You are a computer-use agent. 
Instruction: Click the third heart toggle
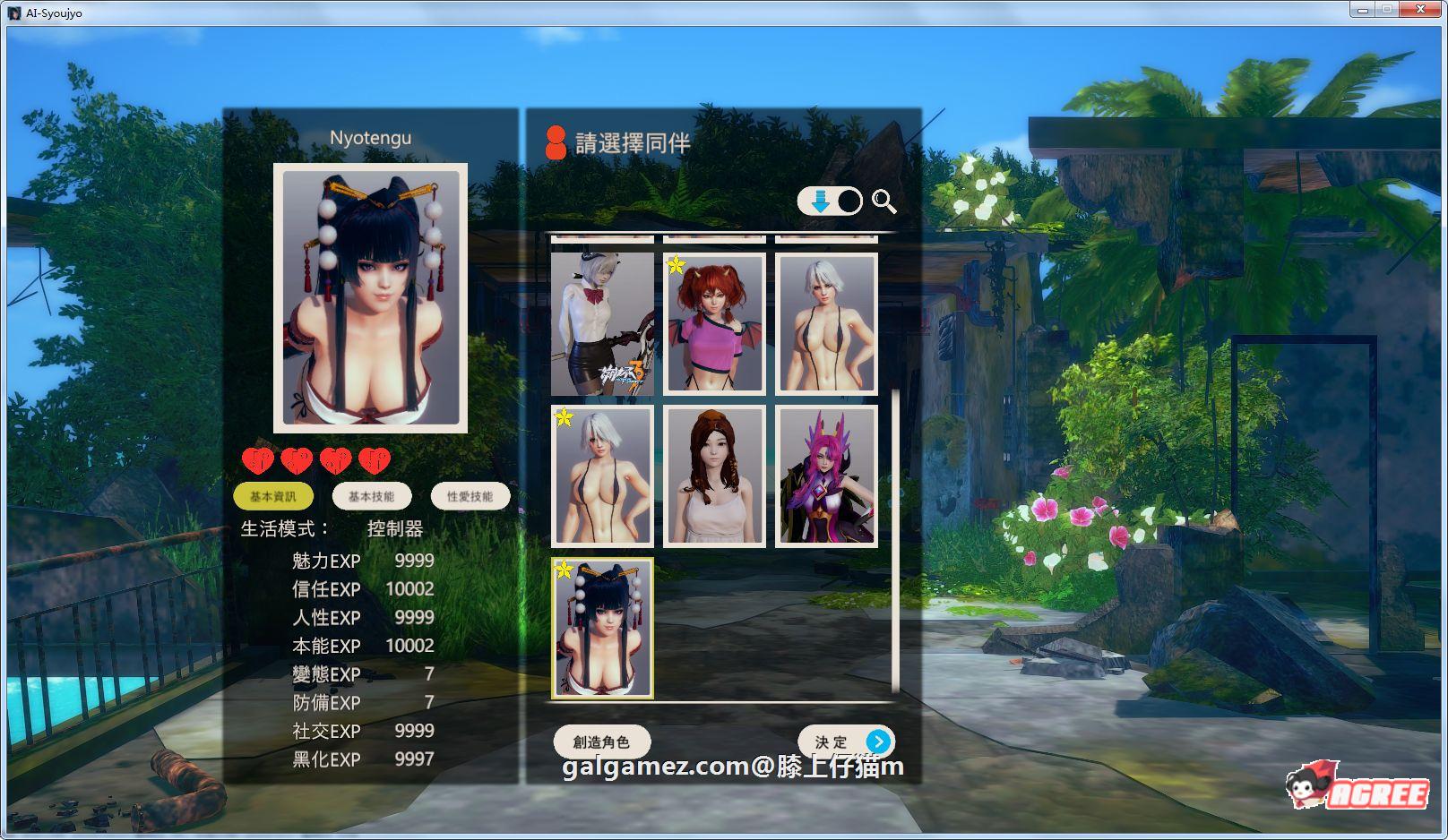coord(336,460)
